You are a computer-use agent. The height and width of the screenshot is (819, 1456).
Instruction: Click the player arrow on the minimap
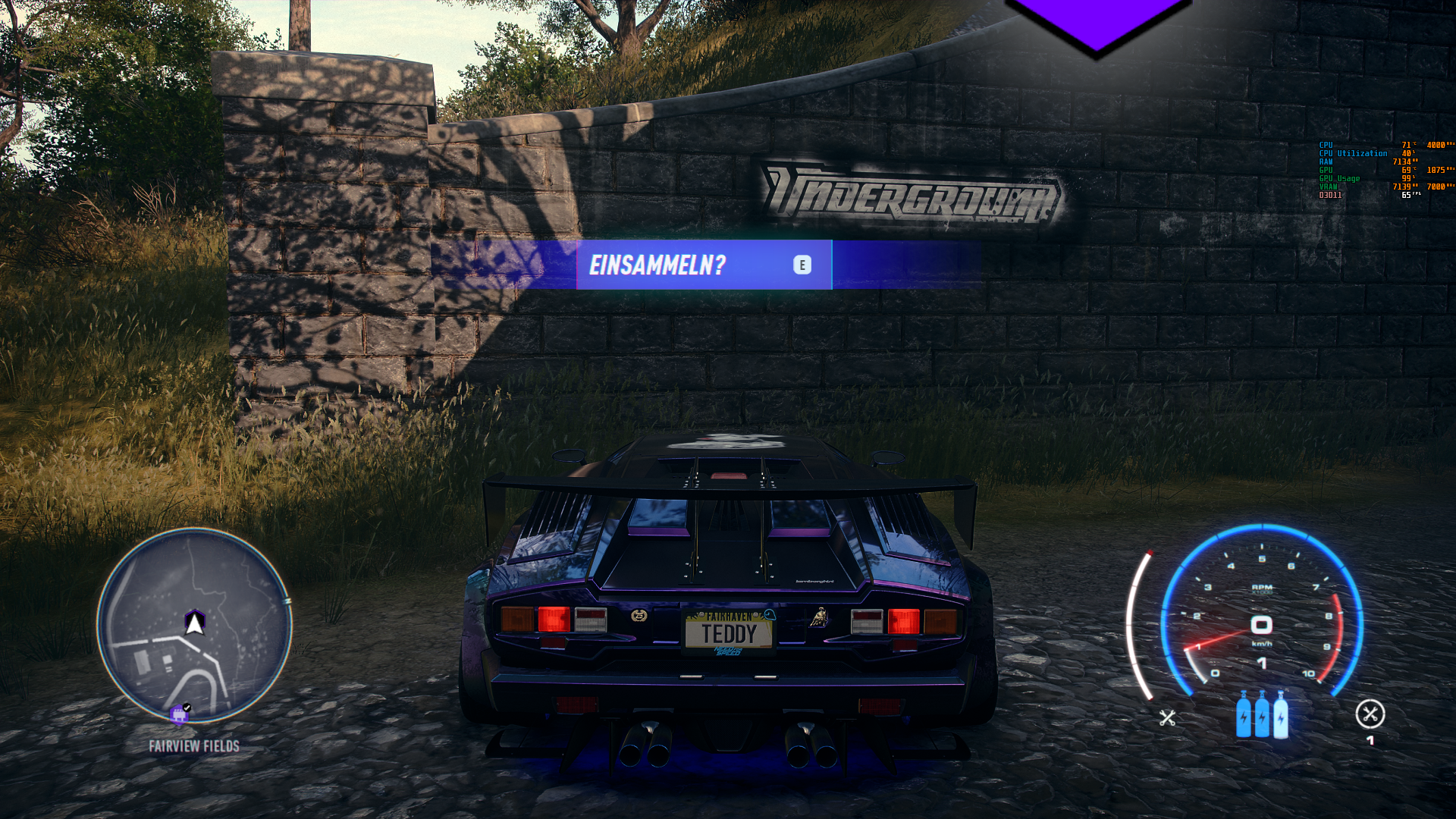[196, 622]
